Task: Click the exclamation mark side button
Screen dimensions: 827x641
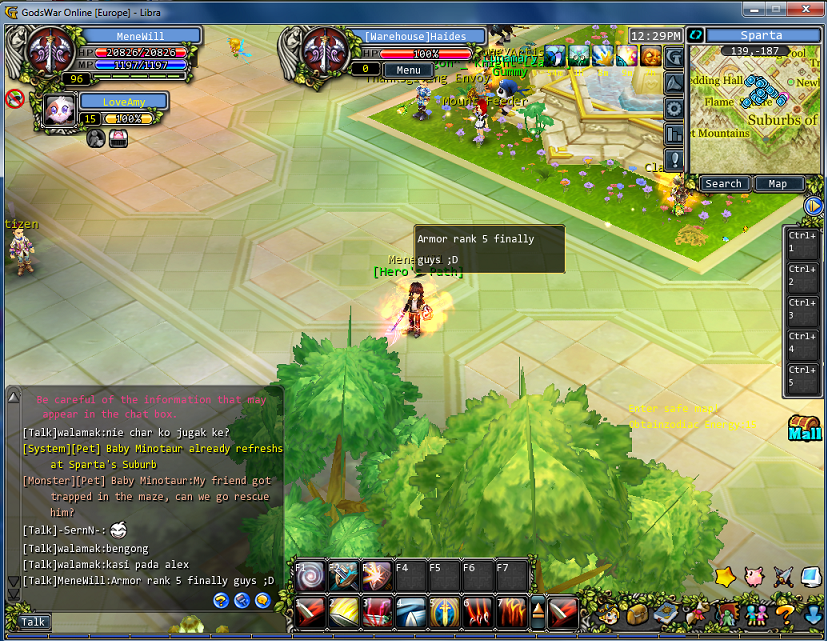Action: point(674,160)
